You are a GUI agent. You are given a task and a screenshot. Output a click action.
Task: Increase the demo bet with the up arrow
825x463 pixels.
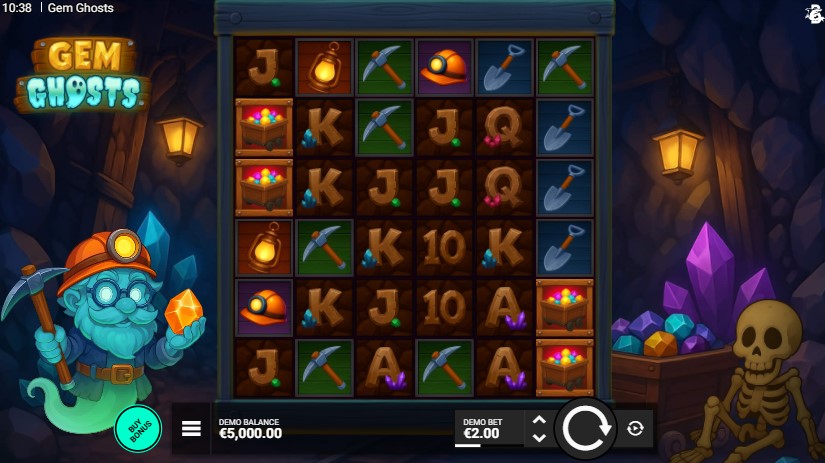[539, 420]
